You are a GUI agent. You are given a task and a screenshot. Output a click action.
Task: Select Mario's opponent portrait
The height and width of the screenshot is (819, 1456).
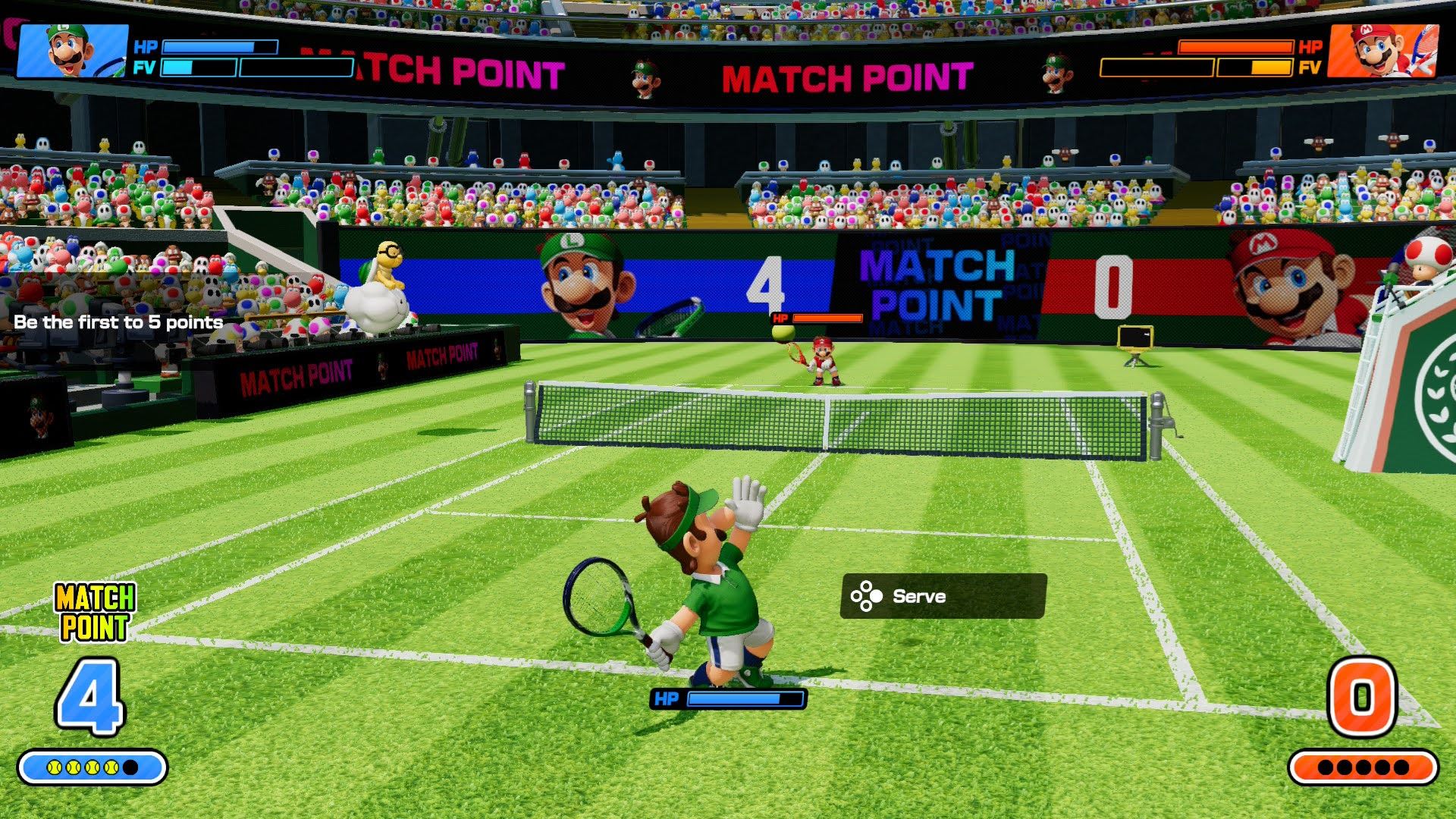click(1383, 51)
